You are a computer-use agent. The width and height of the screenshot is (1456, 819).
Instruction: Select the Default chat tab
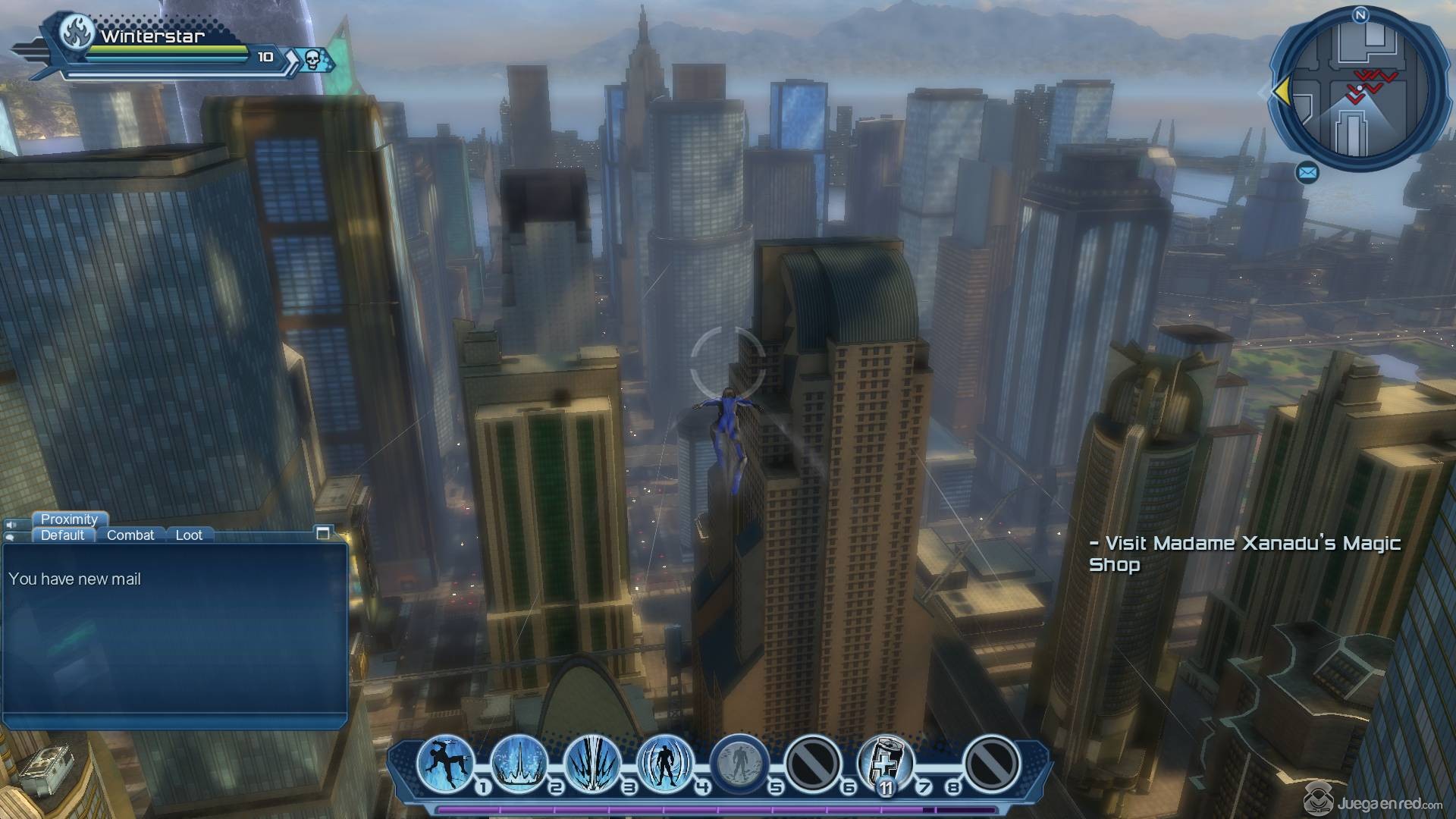[63, 535]
